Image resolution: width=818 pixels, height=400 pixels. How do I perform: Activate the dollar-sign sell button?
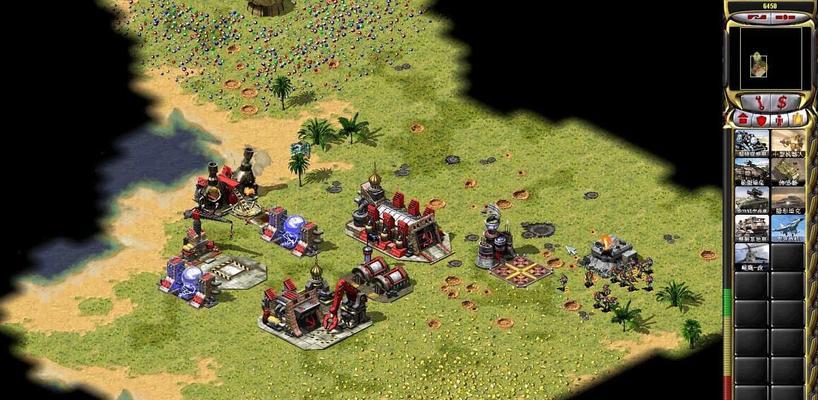[x=781, y=101]
